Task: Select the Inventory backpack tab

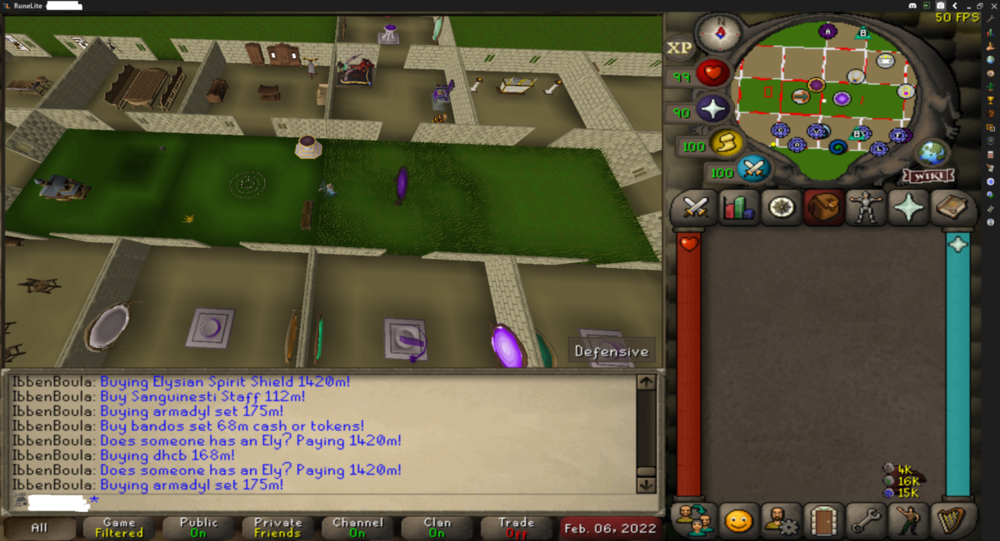Action: [823, 208]
